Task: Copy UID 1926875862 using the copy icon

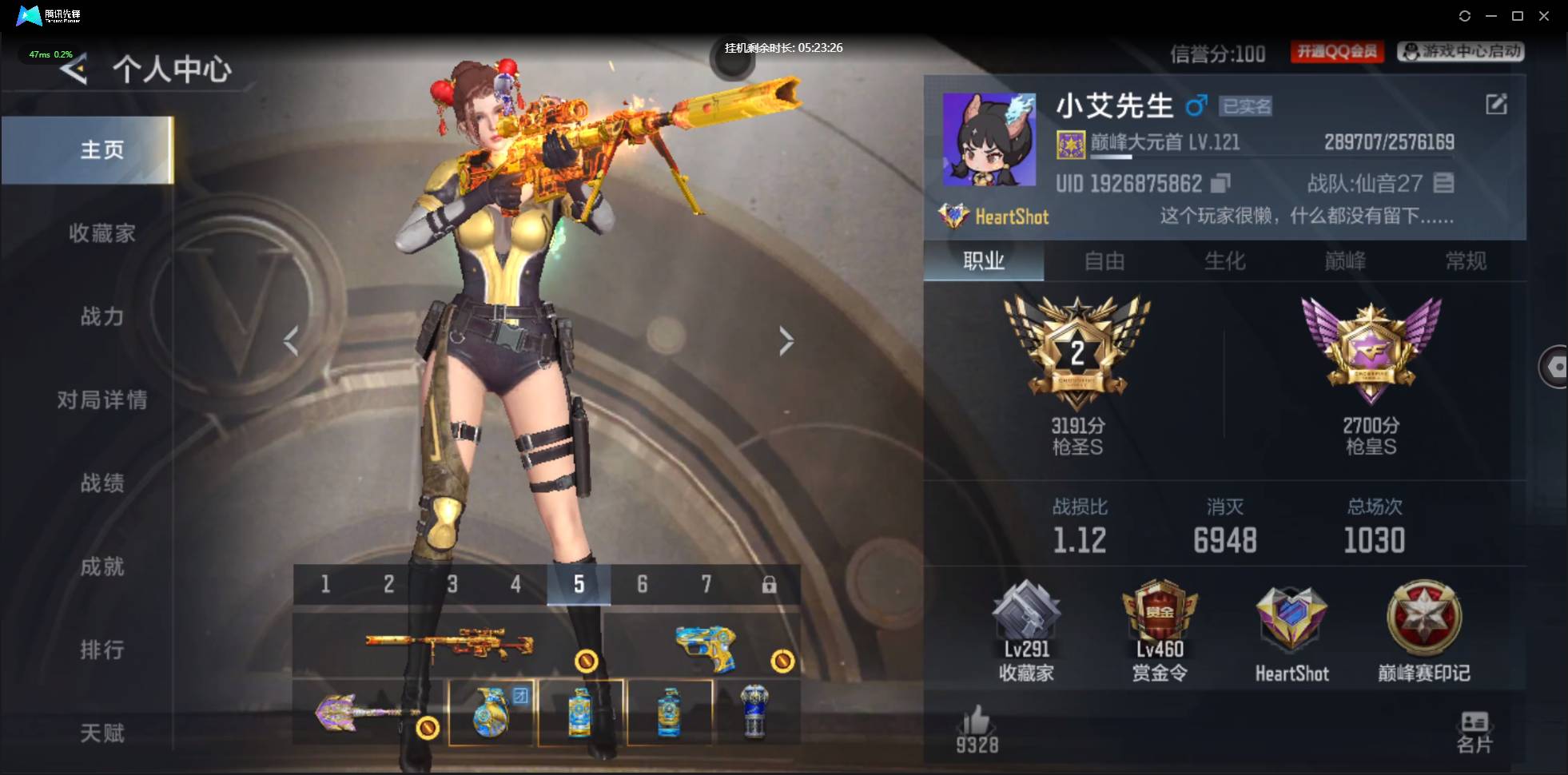Action: [x=1218, y=183]
